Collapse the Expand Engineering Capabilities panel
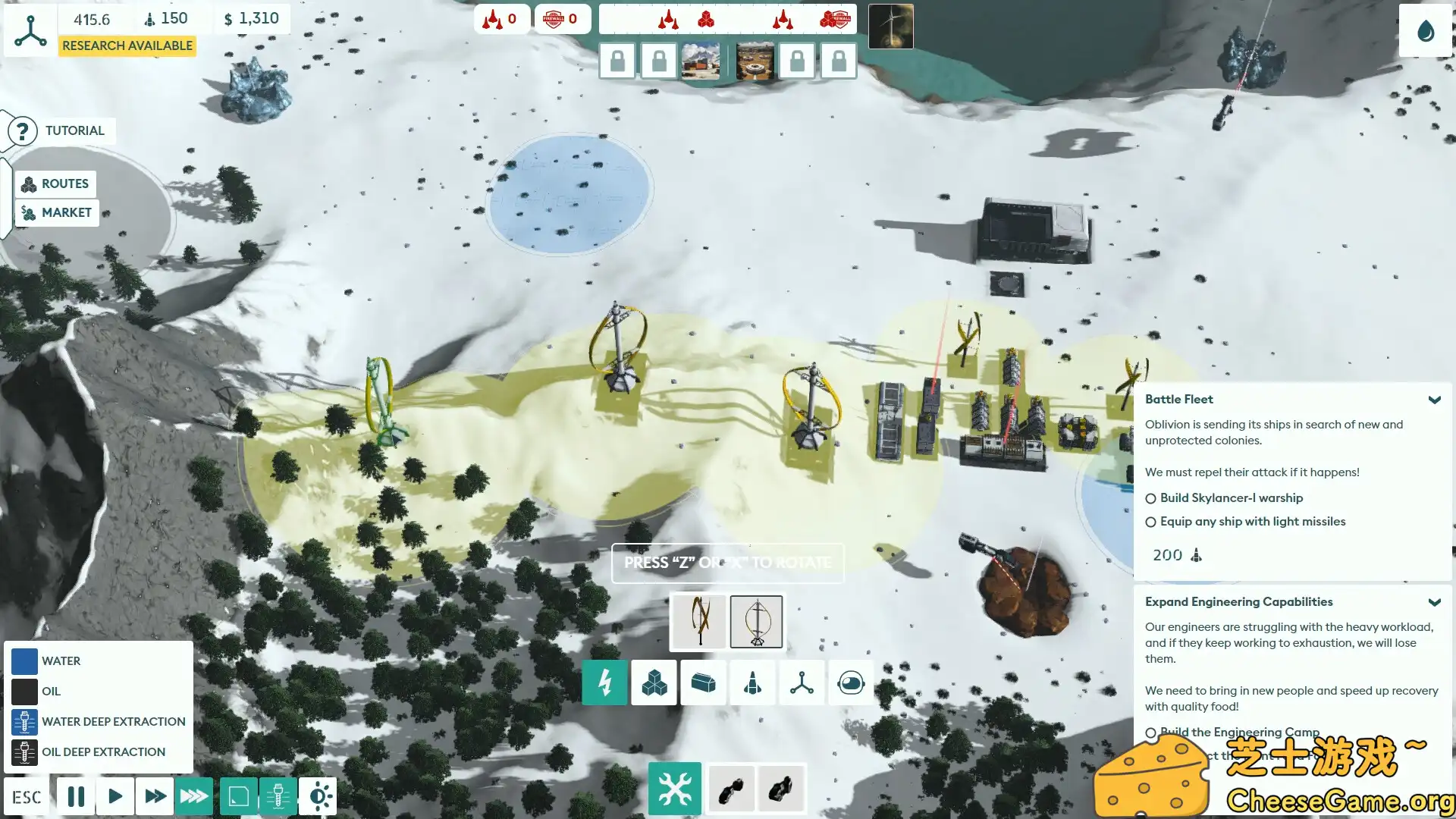This screenshot has width=1456, height=819. pos(1435,601)
